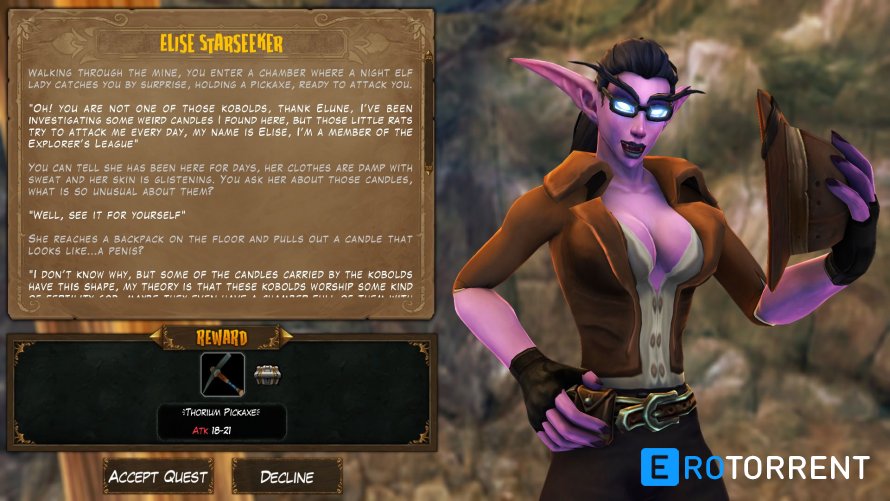Click the treasure chest reward icon
890x501 pixels.
[x=266, y=374]
